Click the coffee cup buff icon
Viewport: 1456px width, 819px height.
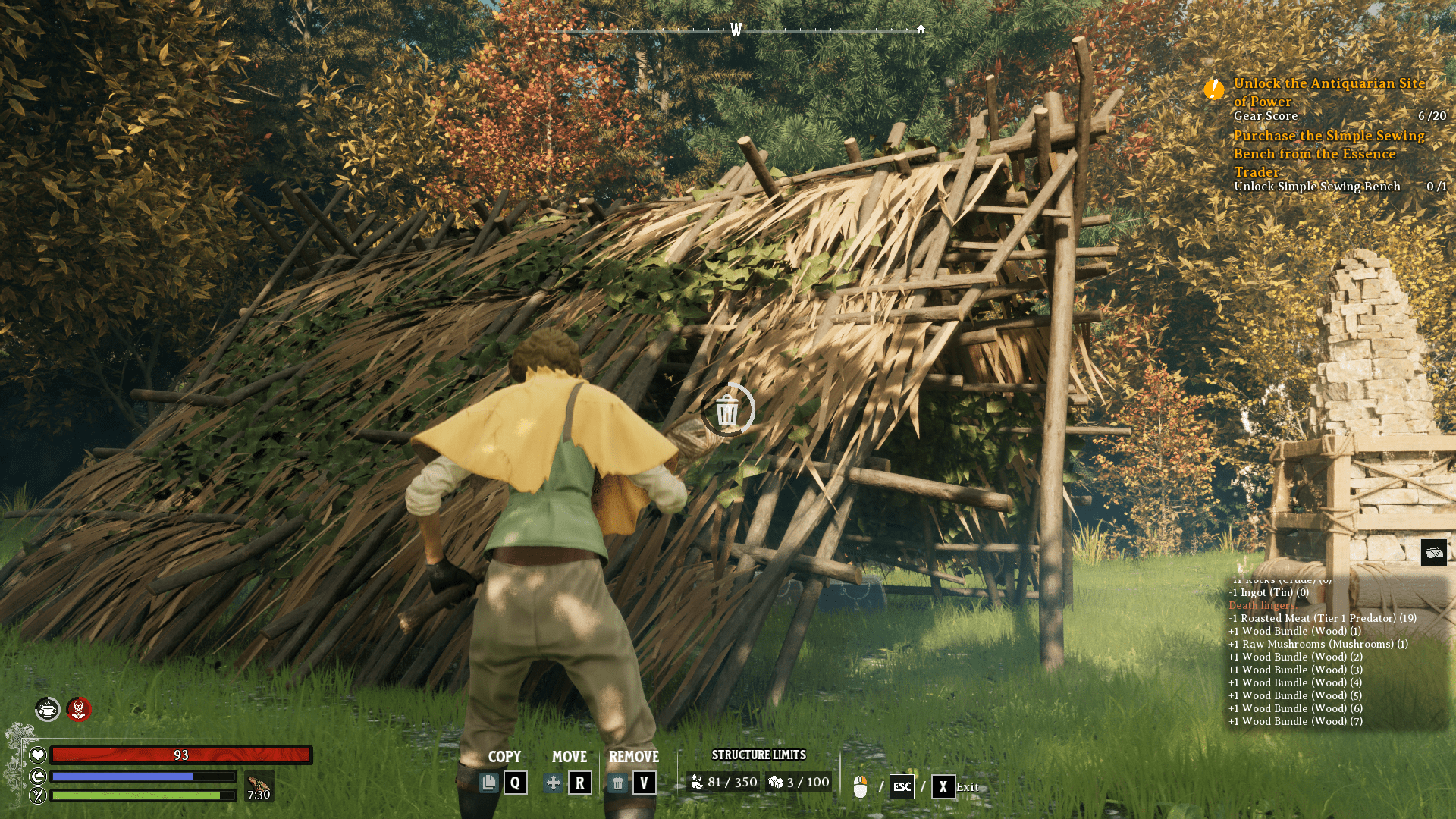click(x=47, y=711)
